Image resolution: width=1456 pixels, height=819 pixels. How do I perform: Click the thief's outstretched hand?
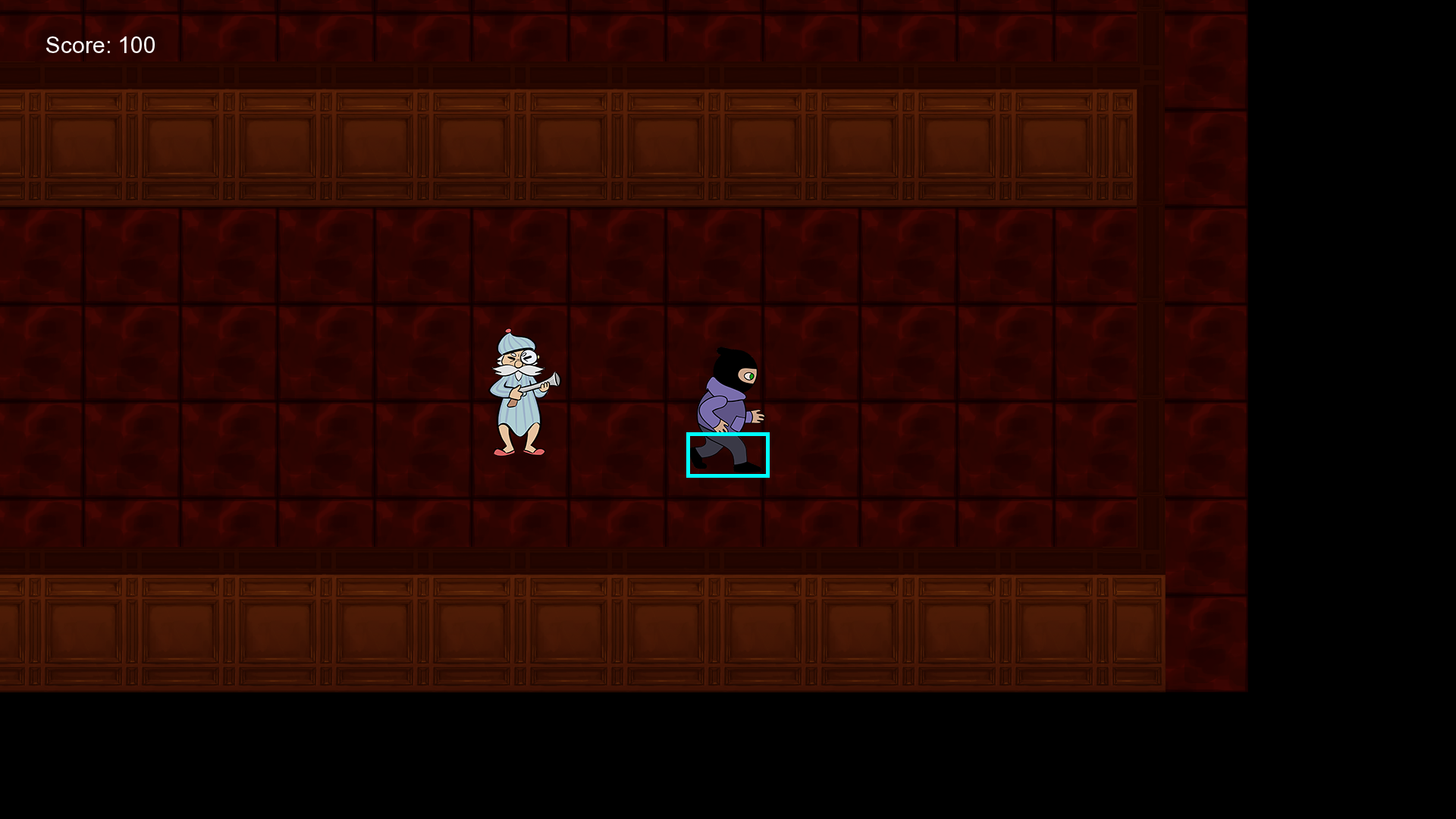[757, 418]
